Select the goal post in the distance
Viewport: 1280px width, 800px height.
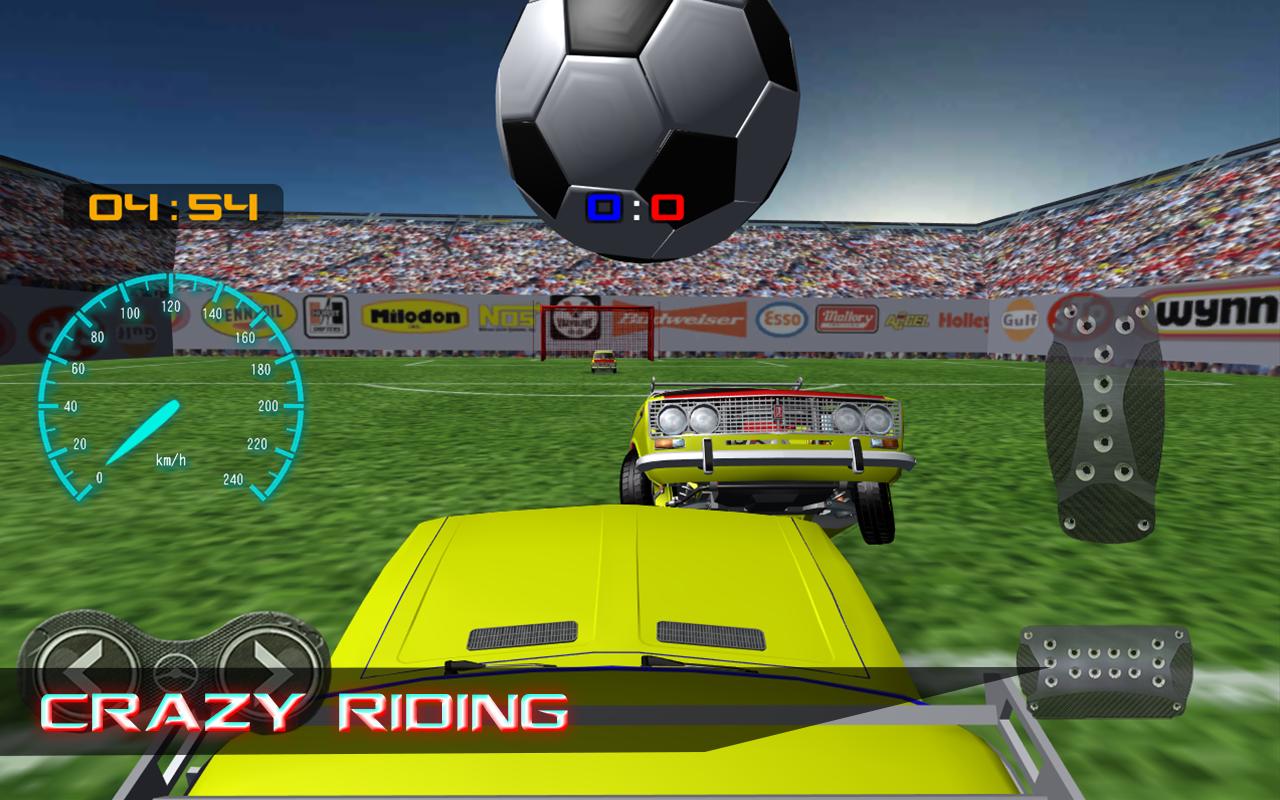click(x=596, y=335)
